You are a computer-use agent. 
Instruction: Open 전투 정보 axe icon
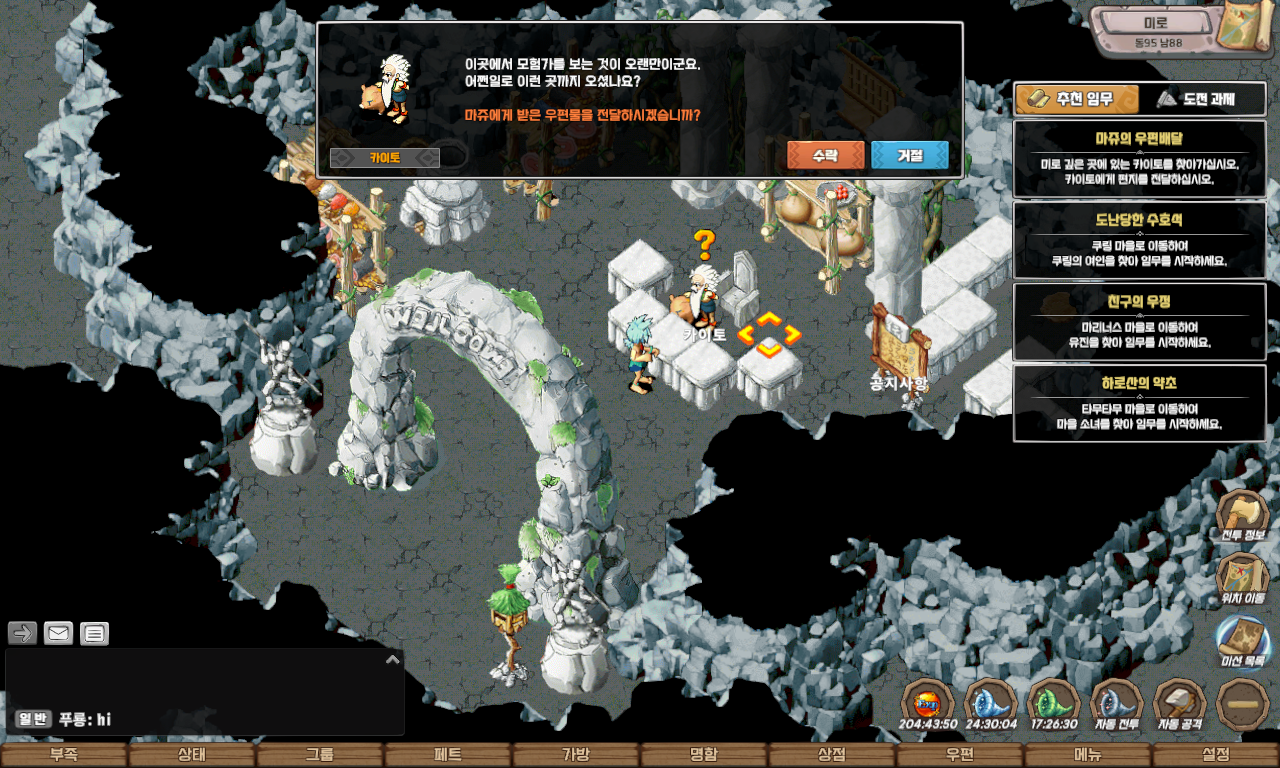(x=1242, y=515)
